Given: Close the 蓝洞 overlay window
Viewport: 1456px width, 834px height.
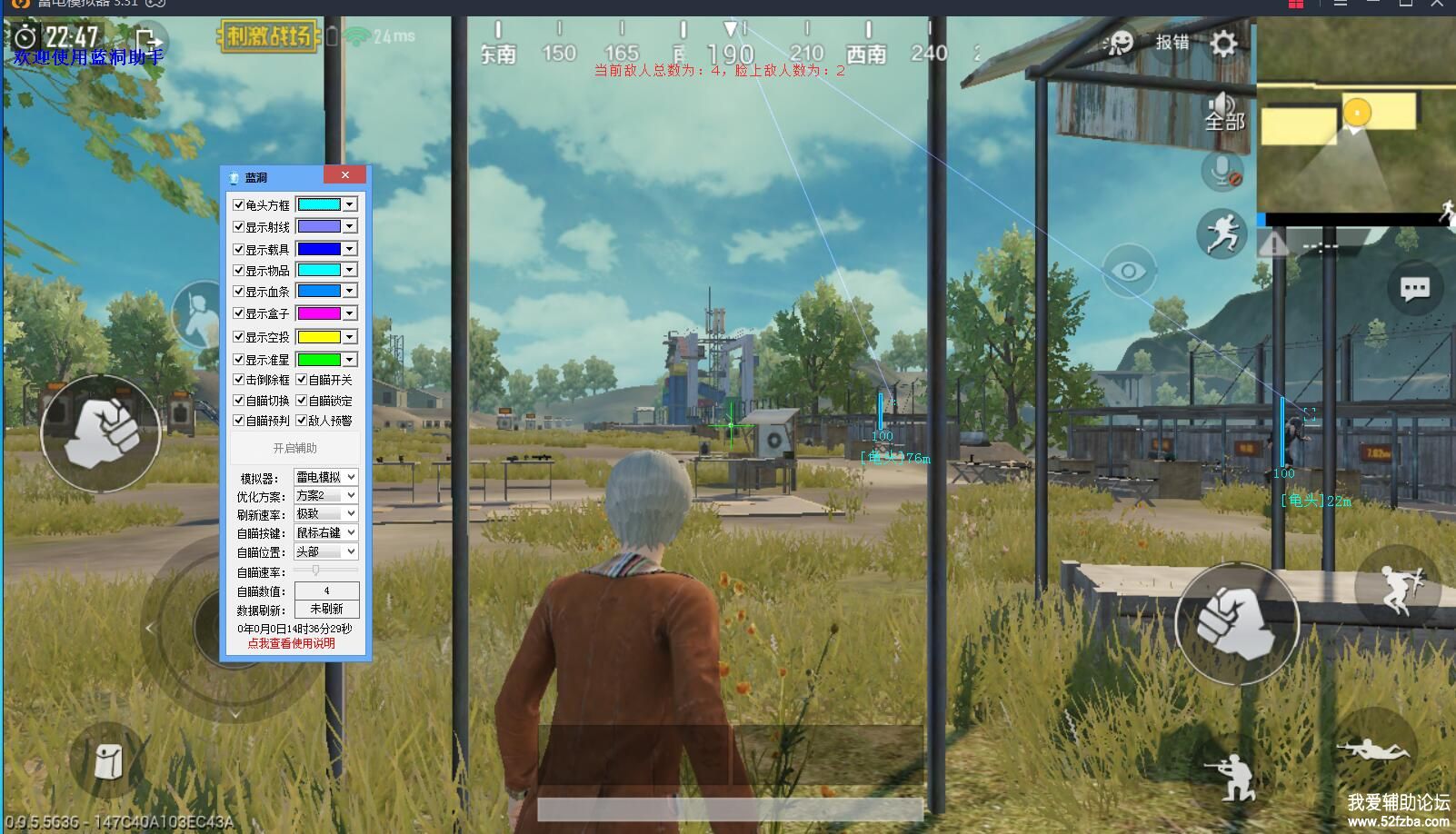Looking at the screenshot, I should click(345, 175).
